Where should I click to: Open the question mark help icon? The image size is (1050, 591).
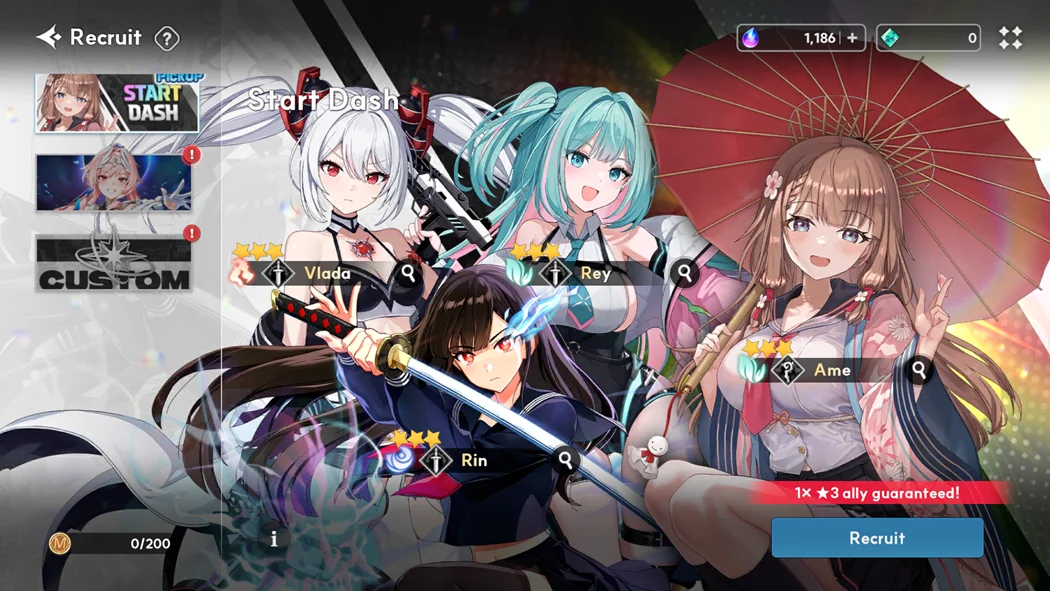(x=167, y=39)
